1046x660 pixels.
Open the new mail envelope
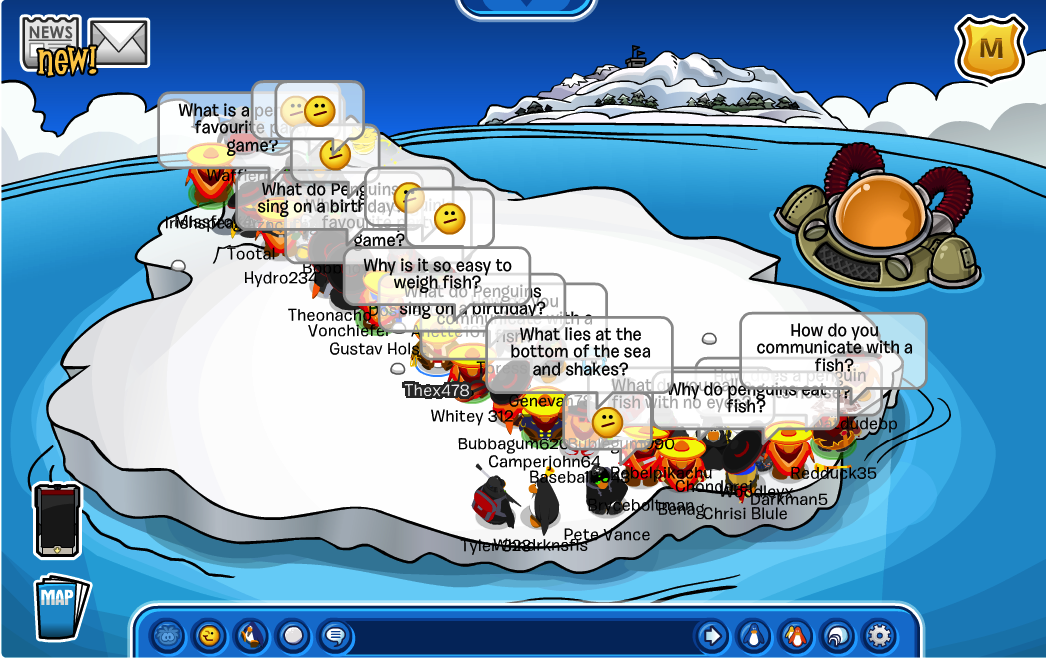coord(119,43)
